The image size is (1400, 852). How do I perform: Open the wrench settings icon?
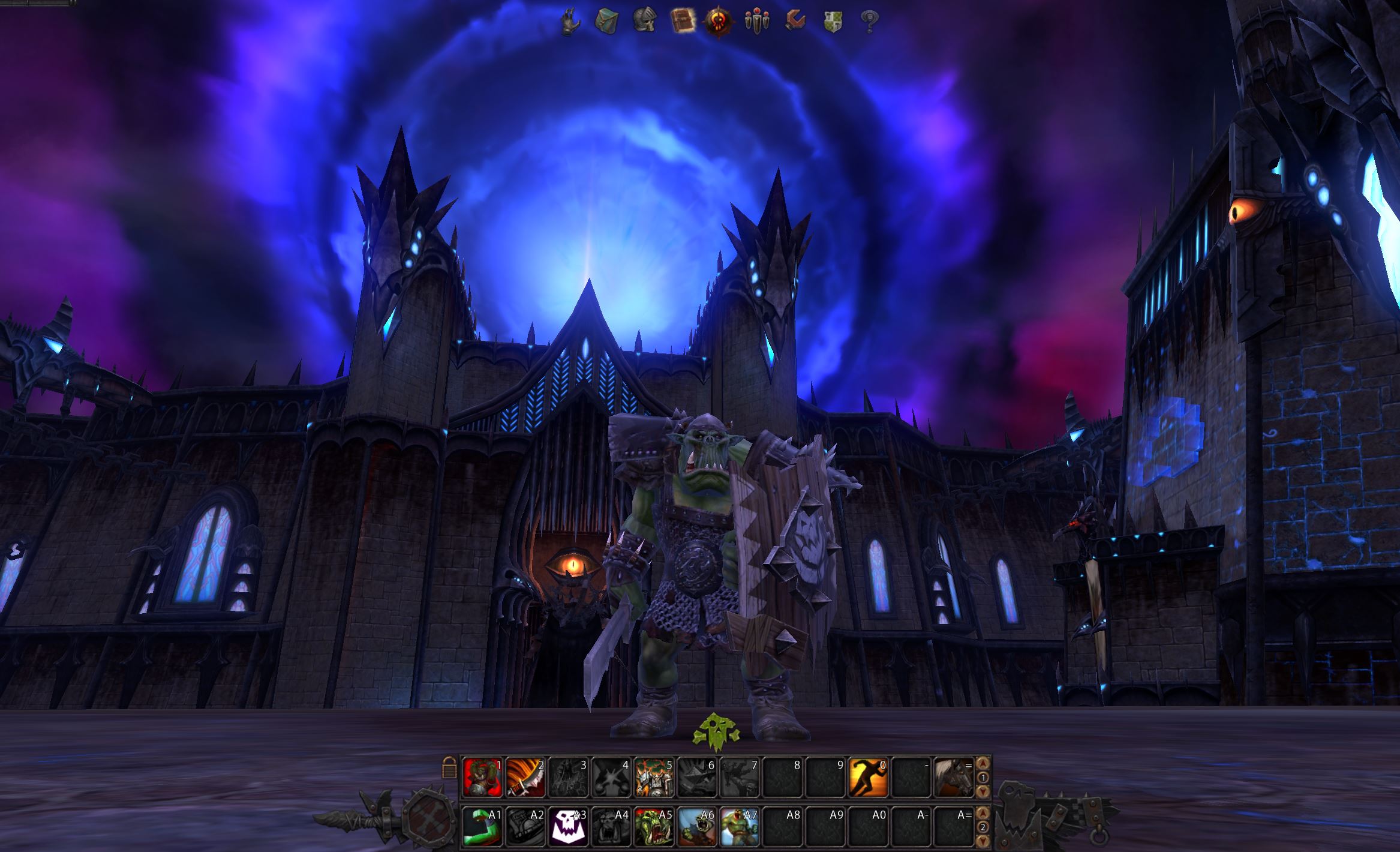(795, 21)
